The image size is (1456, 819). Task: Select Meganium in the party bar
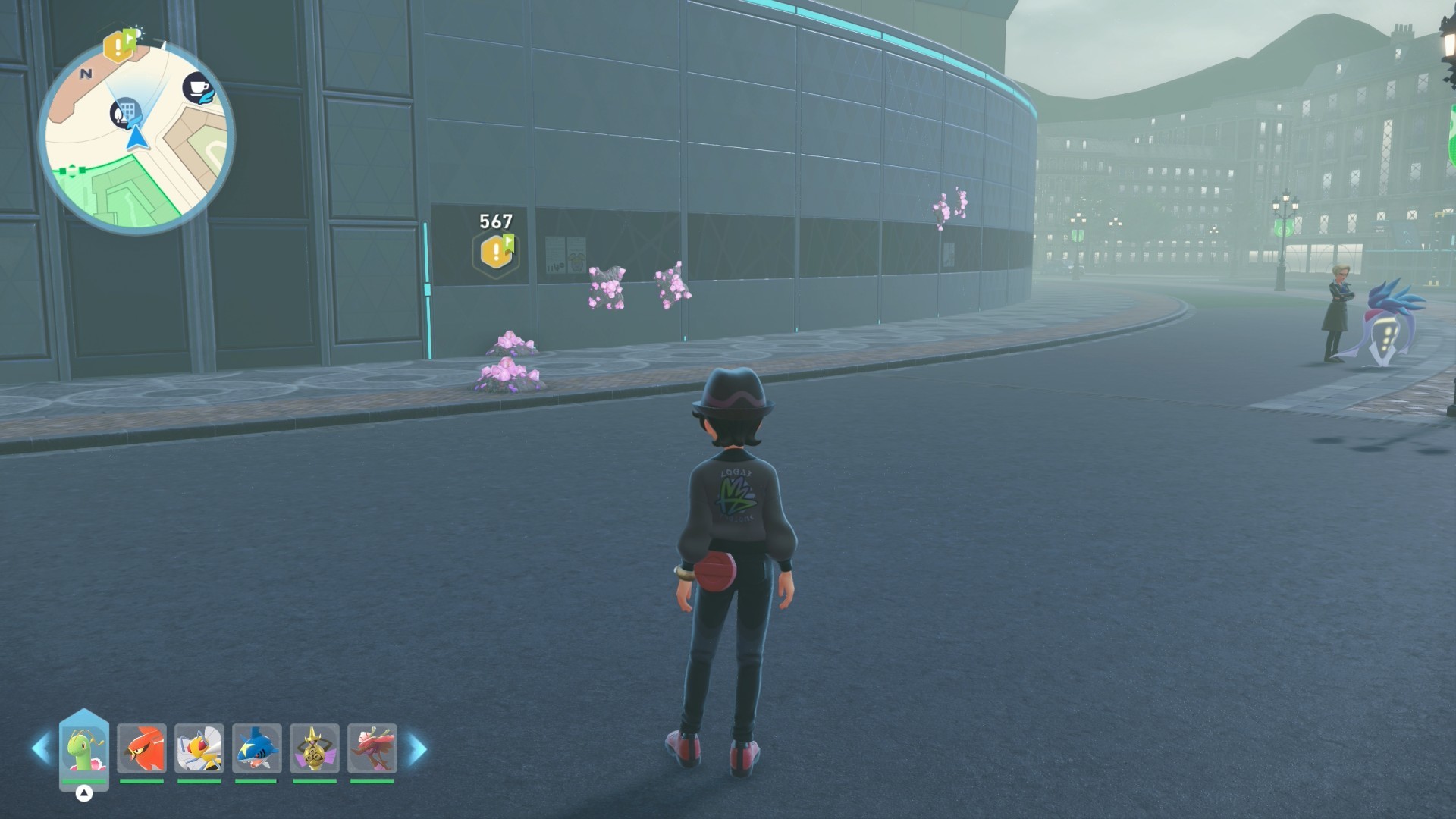(x=84, y=749)
